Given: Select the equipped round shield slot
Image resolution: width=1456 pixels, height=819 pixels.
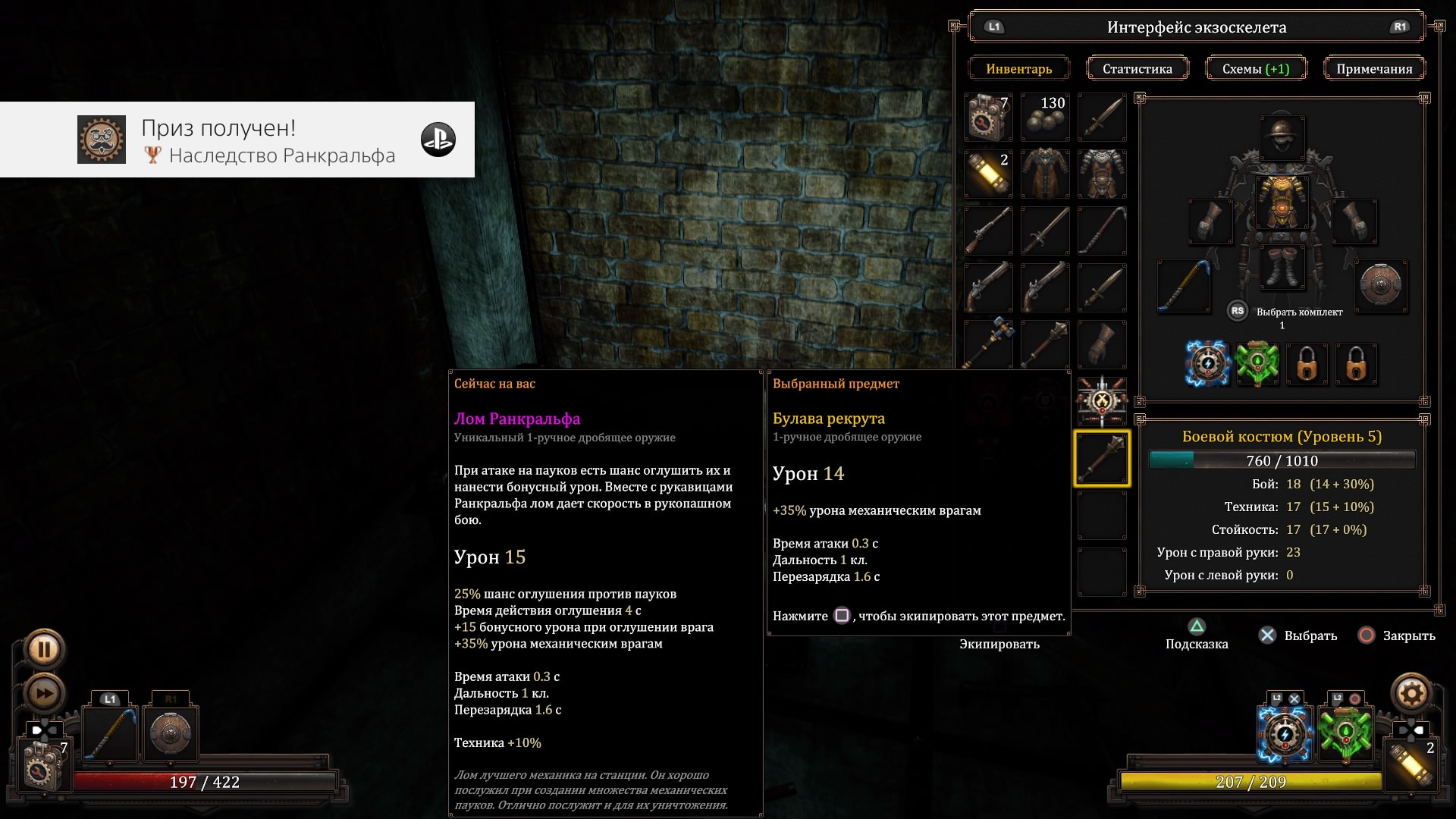Looking at the screenshot, I should click(x=1381, y=286).
